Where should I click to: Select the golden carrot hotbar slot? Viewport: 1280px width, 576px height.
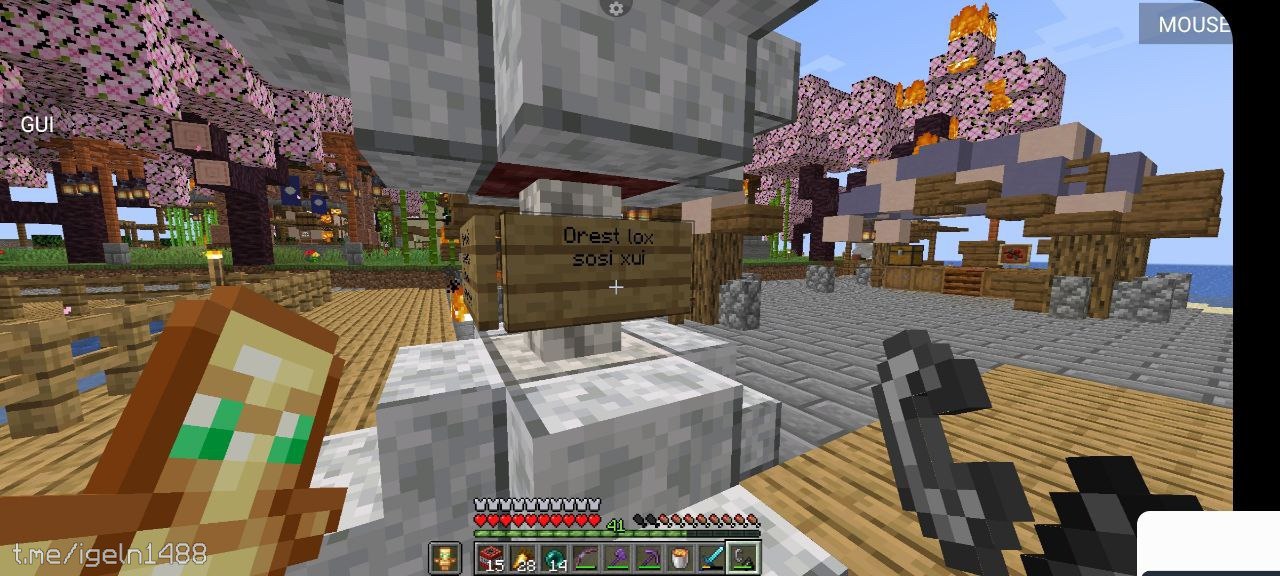[523, 556]
